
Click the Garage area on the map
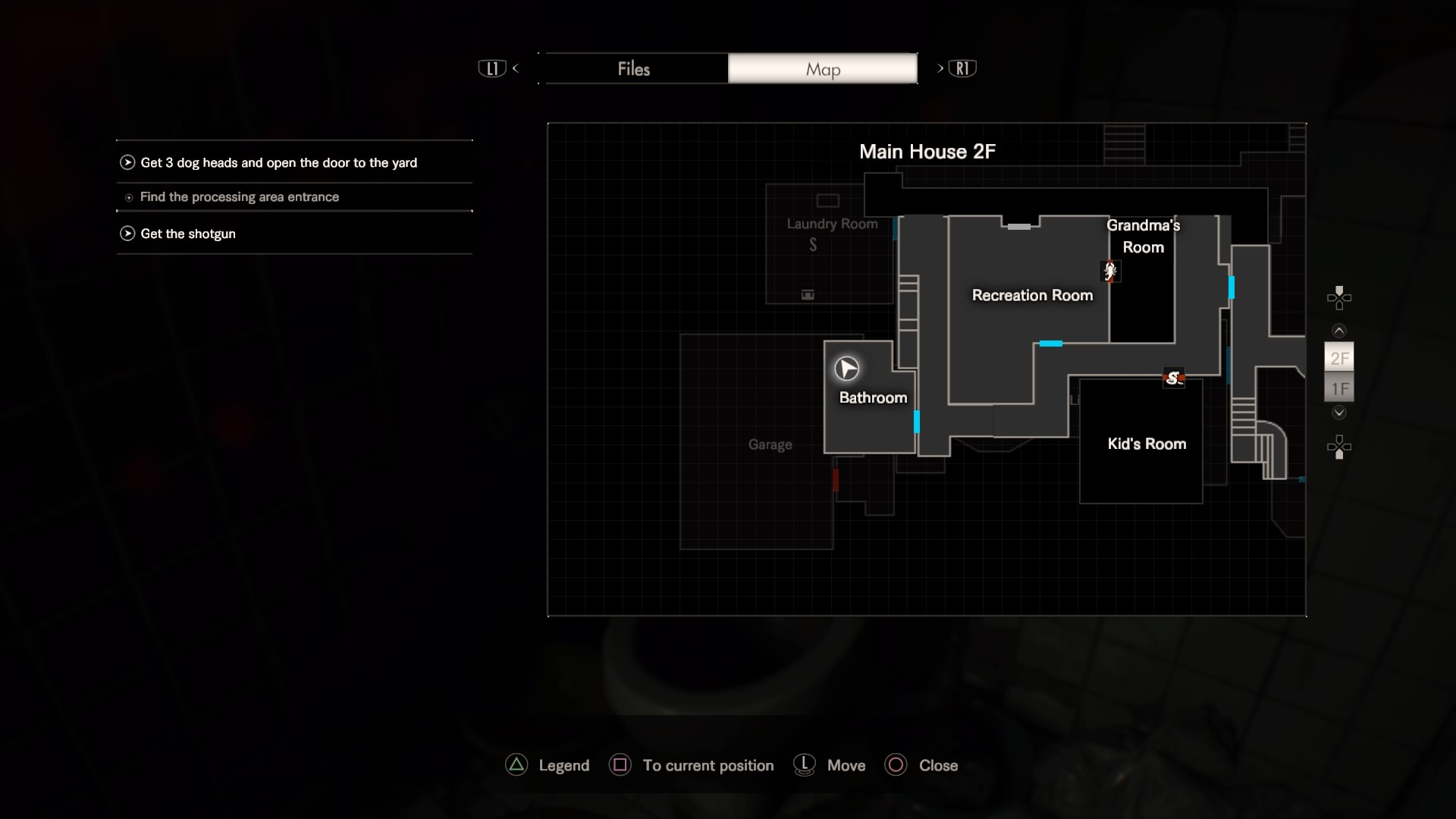(x=770, y=445)
